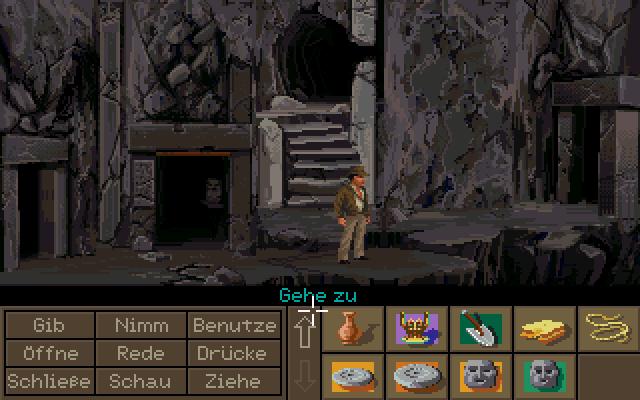Screen dimensions: 640x400
Task: Select the Rede verb
Action: click(x=141, y=353)
